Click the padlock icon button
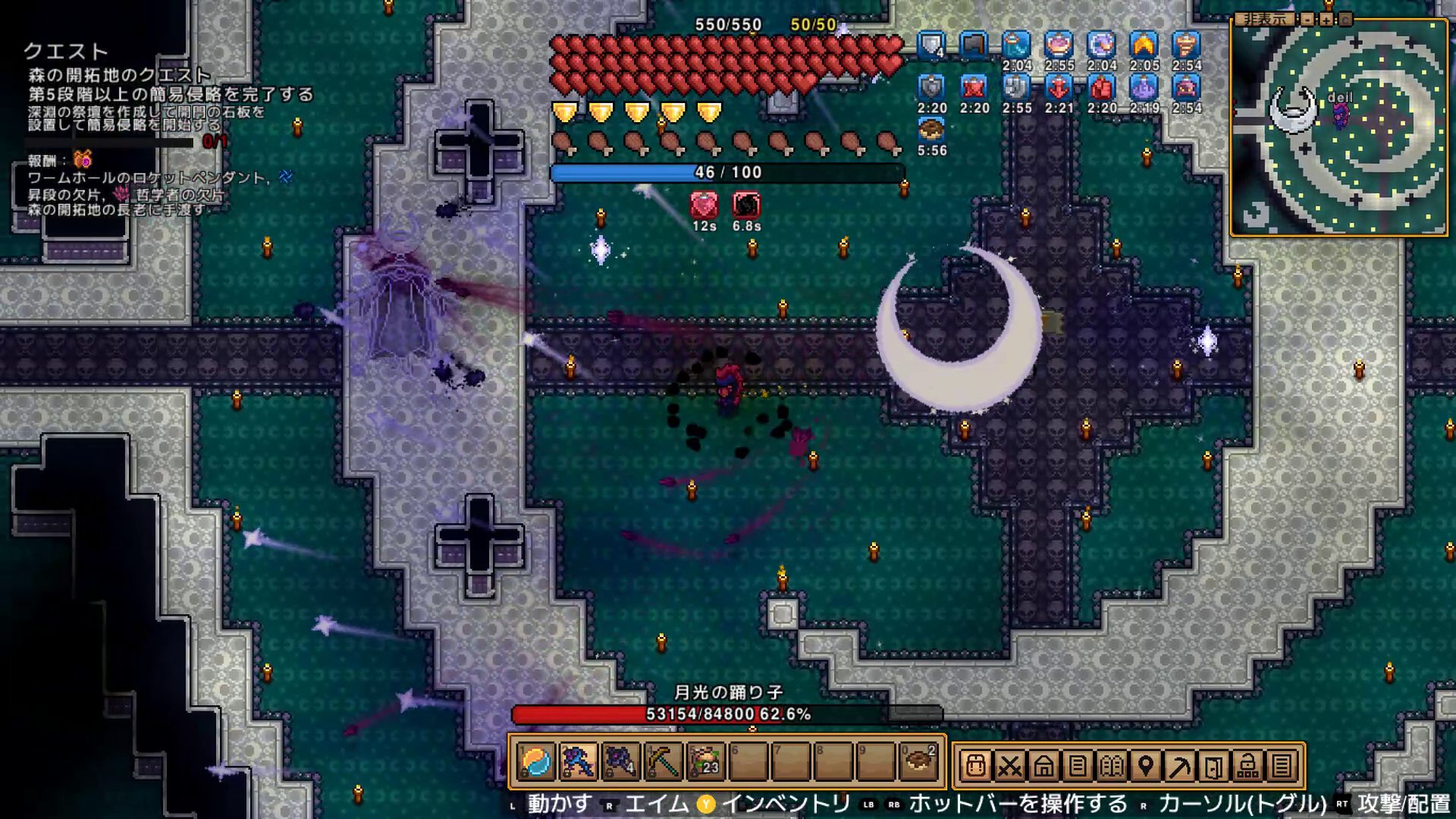The height and width of the screenshot is (819, 1456). coord(1248,766)
